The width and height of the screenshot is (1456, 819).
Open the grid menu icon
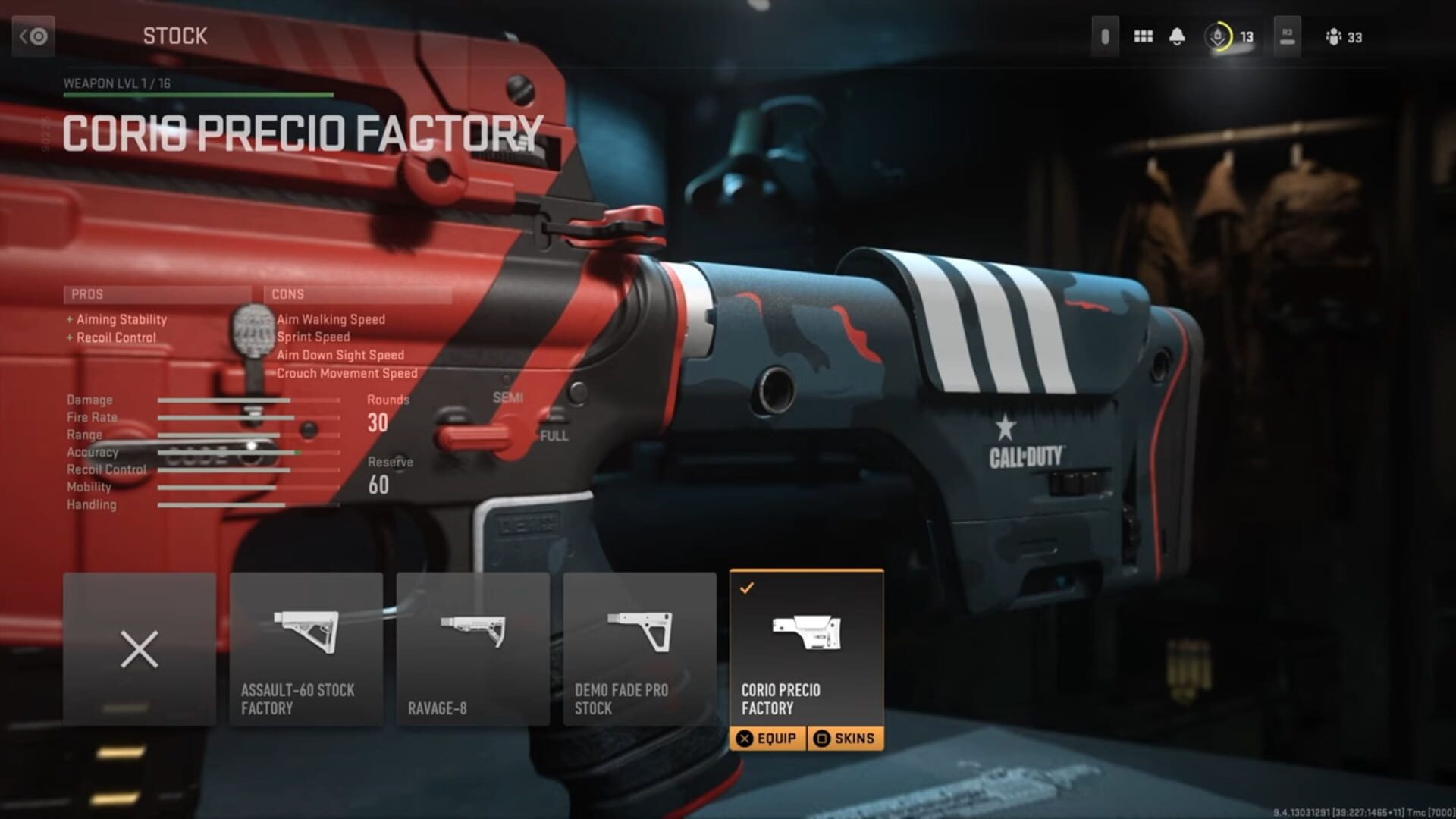(x=1143, y=36)
